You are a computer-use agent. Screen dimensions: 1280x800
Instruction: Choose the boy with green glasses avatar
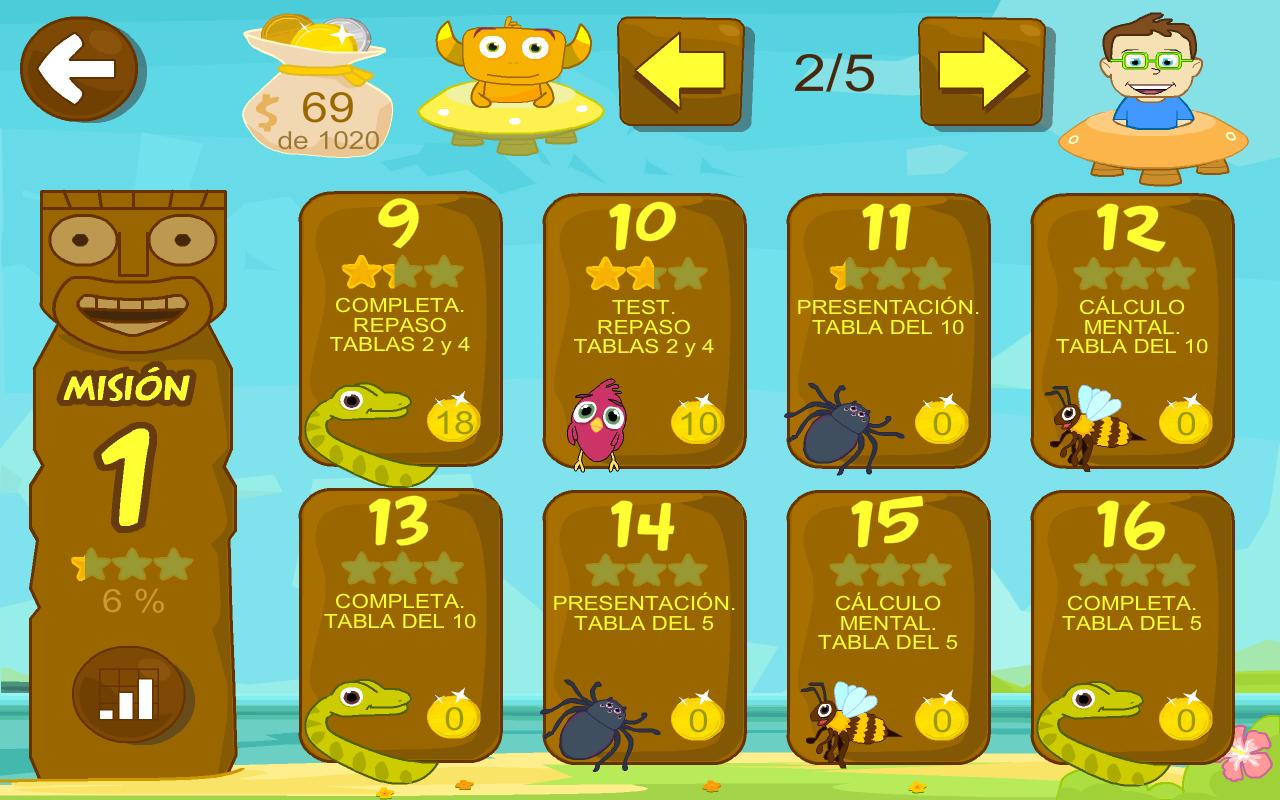coord(1152,95)
